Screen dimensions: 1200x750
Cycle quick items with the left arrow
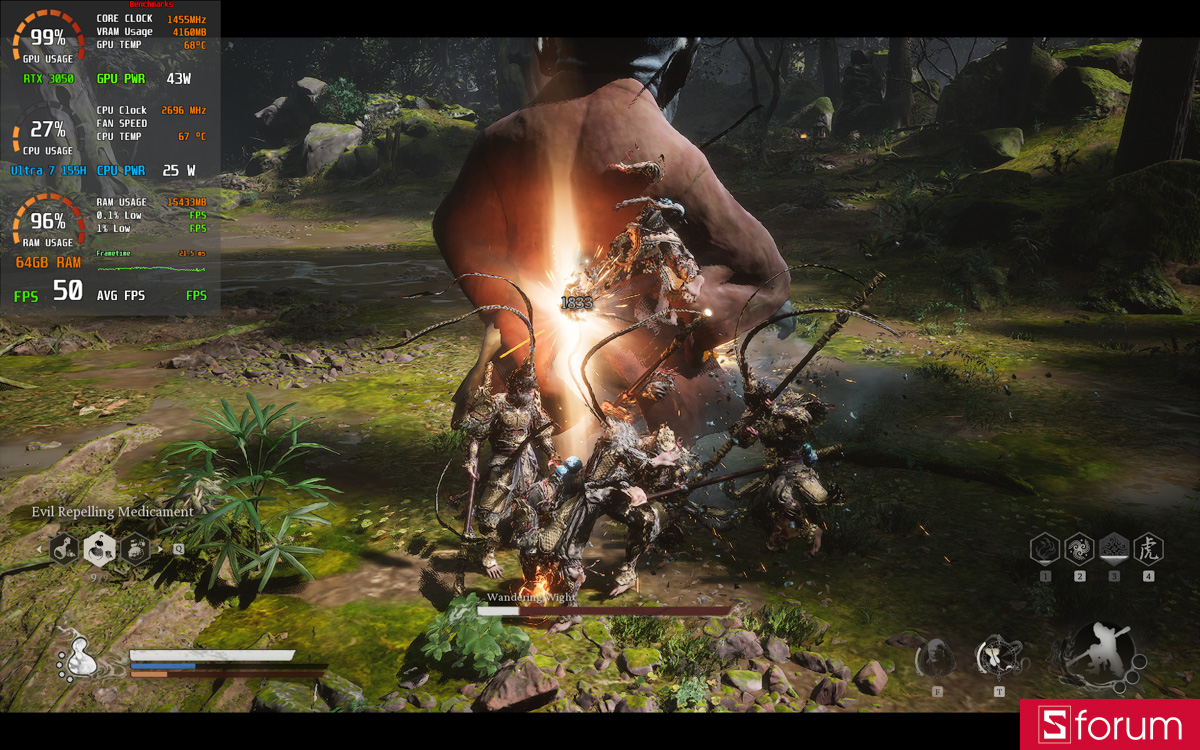pyautogui.click(x=41, y=548)
